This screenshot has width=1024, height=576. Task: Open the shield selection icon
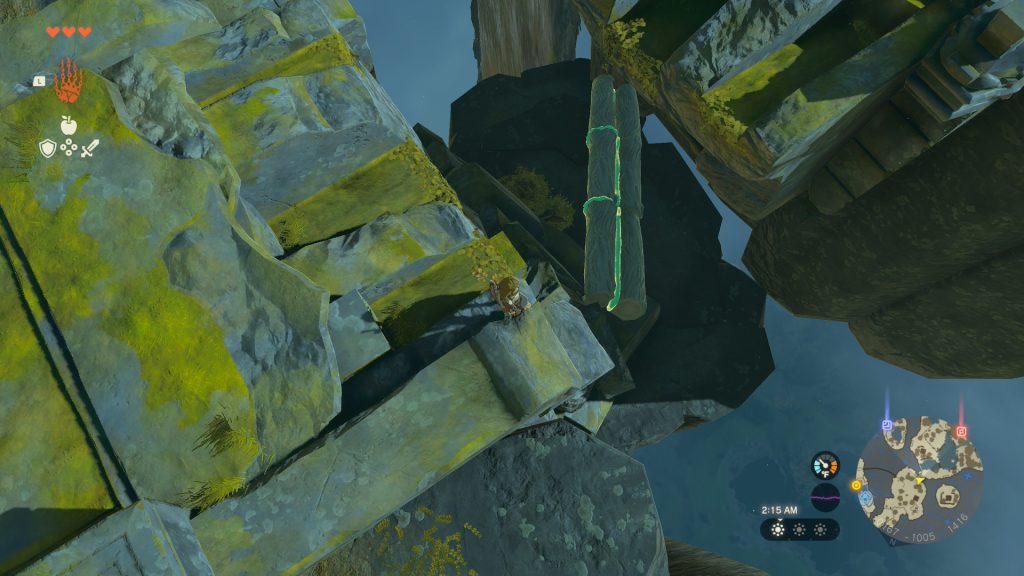[x=47, y=149]
